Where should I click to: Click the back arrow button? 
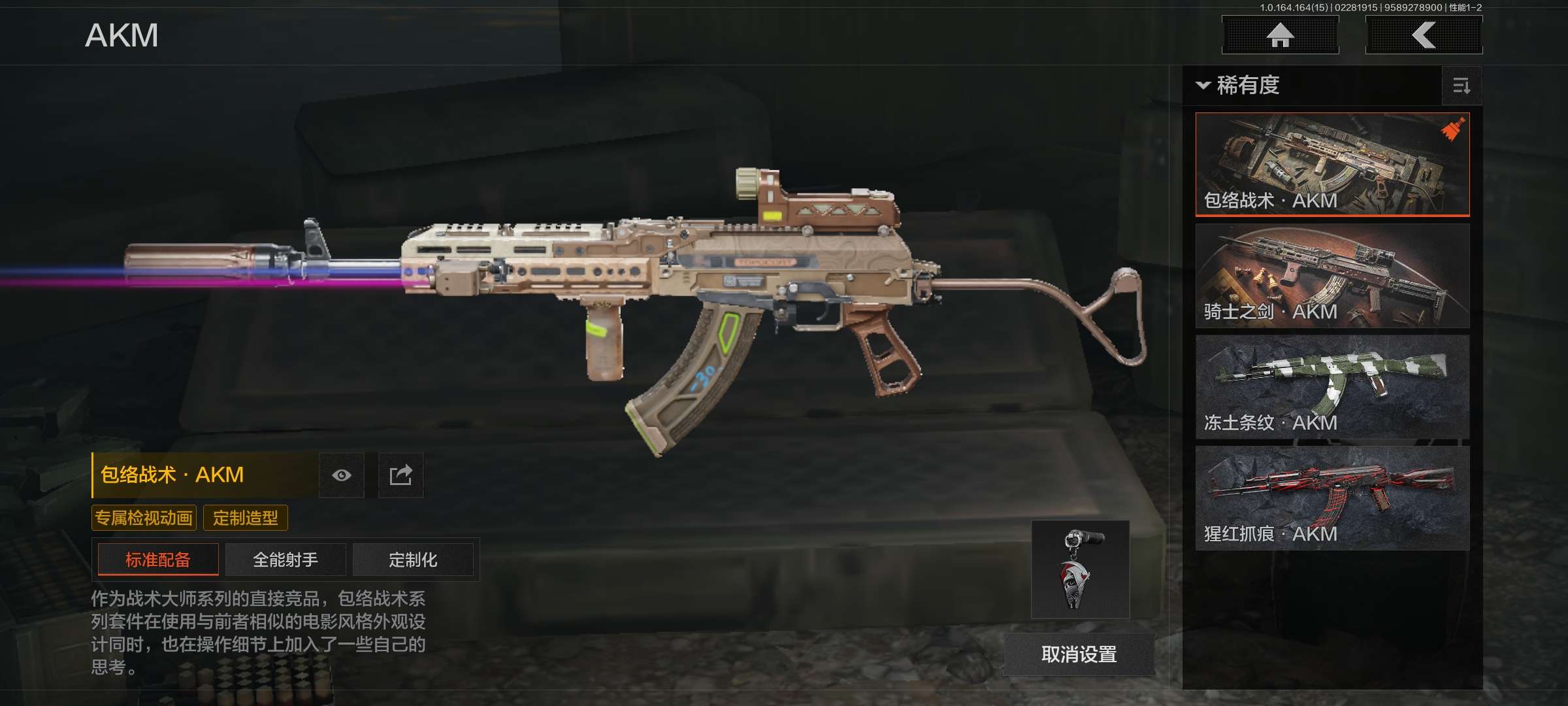pos(1424,35)
